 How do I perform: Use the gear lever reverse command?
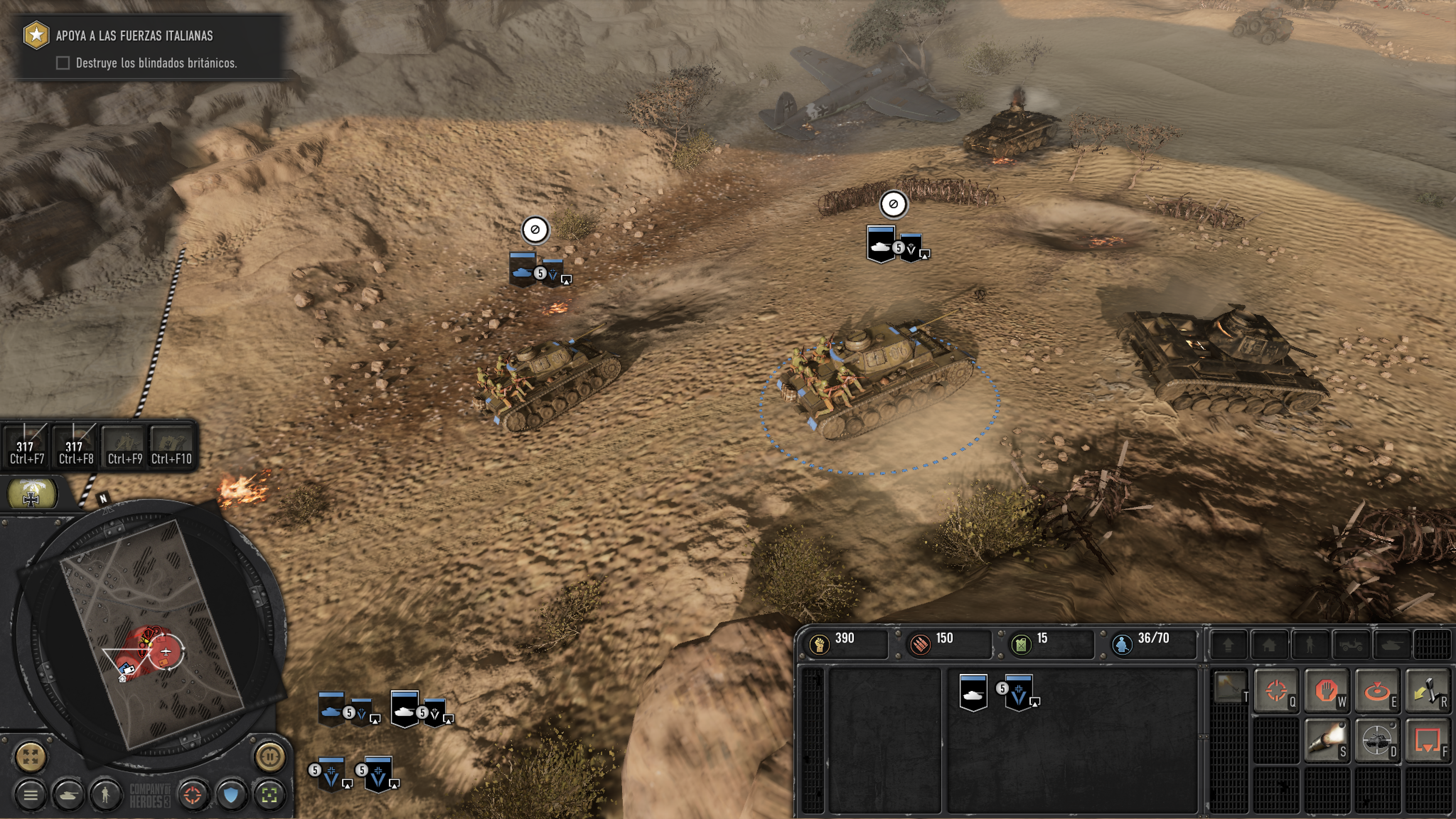[x=1426, y=691]
